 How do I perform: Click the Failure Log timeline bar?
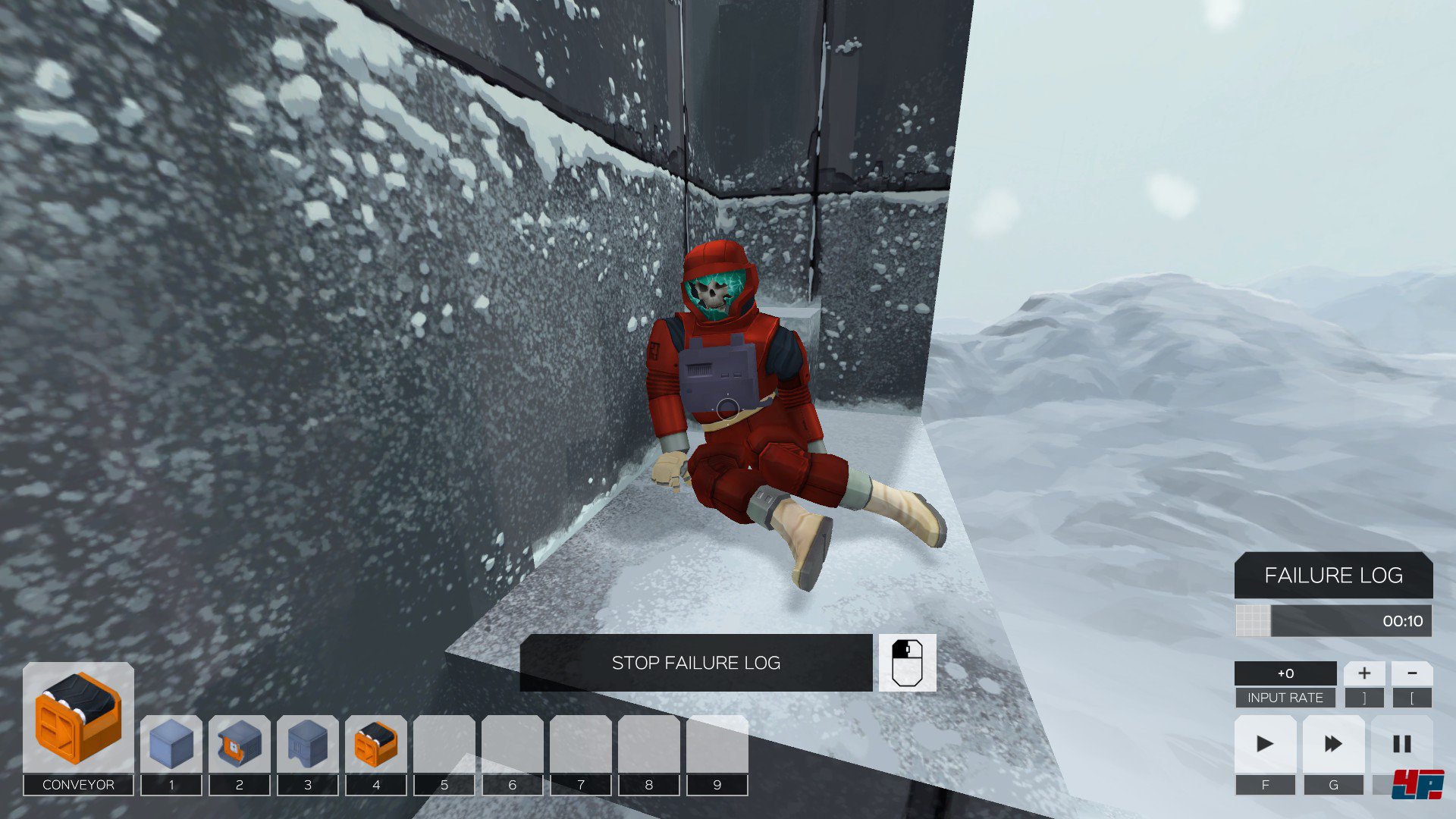pos(1350,621)
